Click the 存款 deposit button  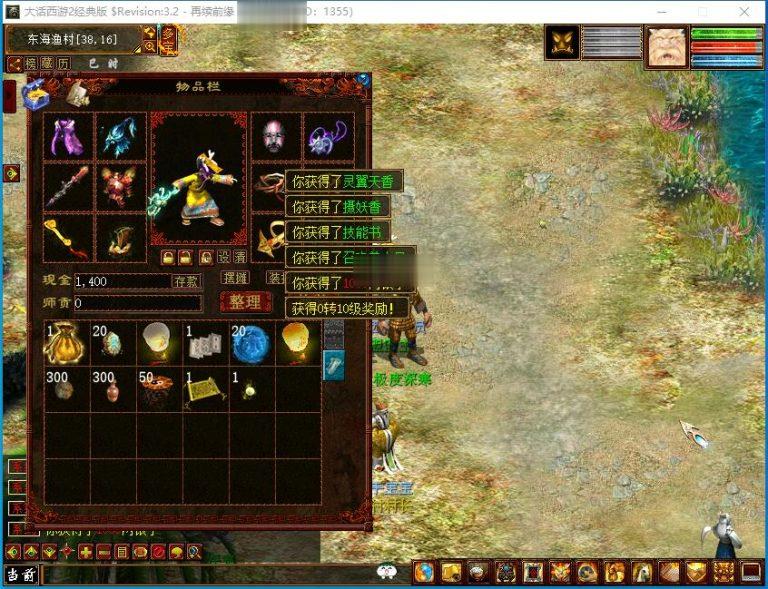click(x=187, y=281)
